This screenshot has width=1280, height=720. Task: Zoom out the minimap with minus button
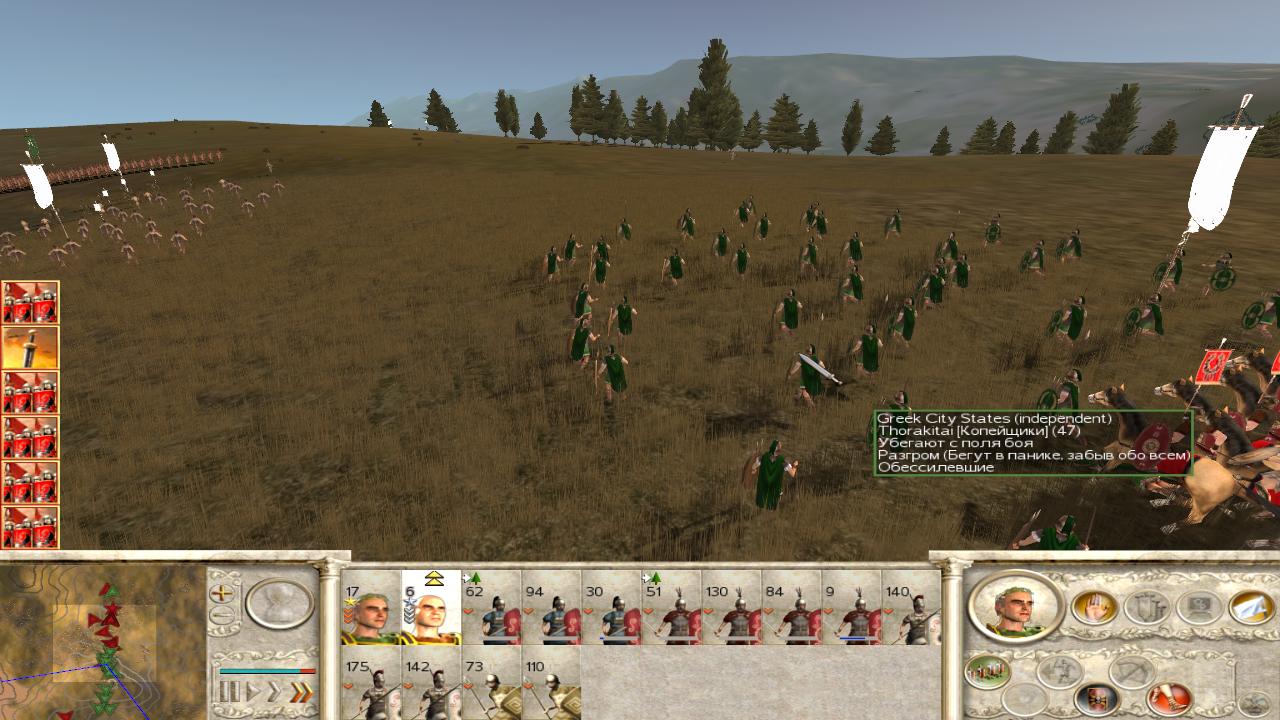(x=222, y=616)
